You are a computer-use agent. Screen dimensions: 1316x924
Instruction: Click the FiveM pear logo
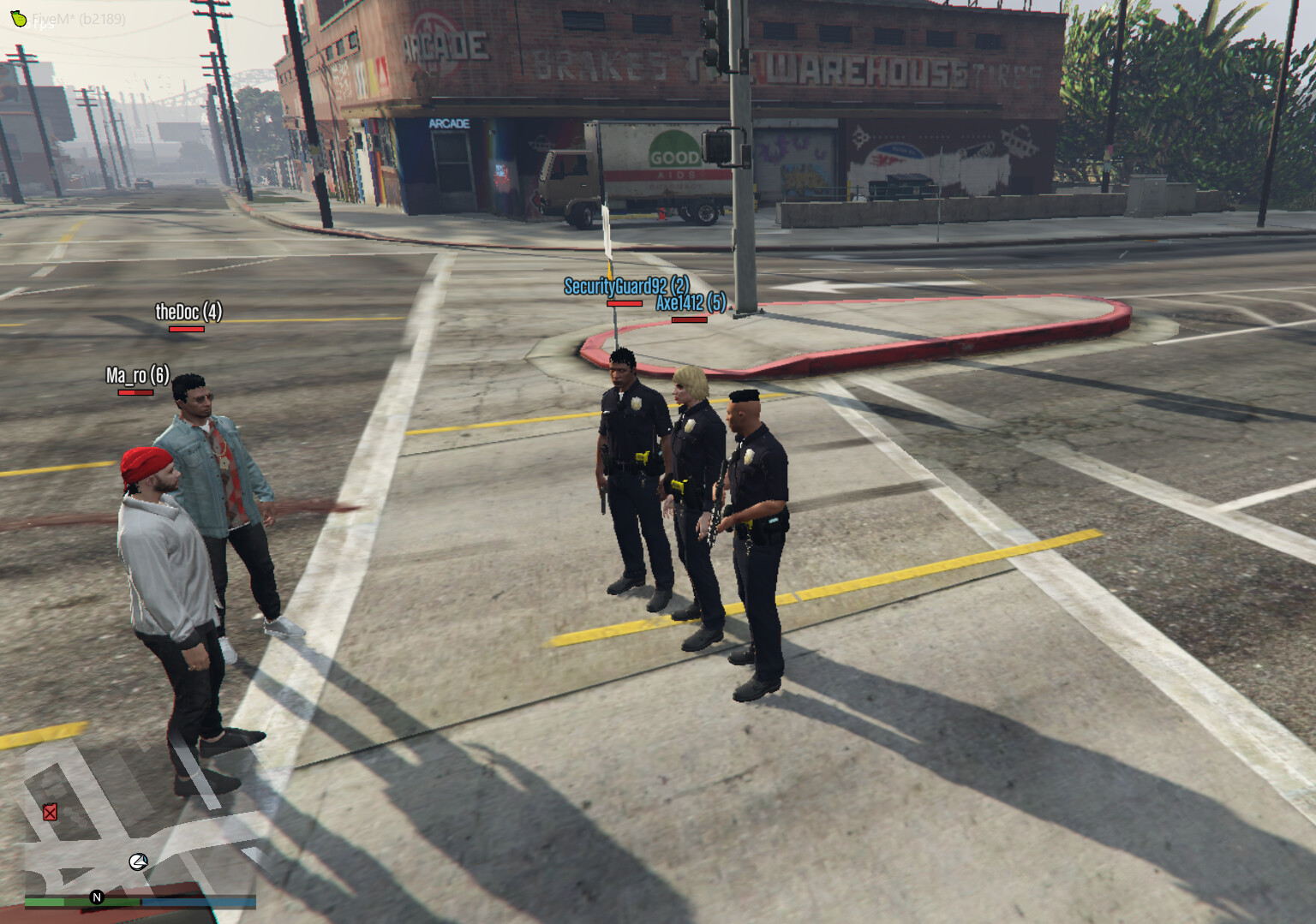click(x=19, y=19)
